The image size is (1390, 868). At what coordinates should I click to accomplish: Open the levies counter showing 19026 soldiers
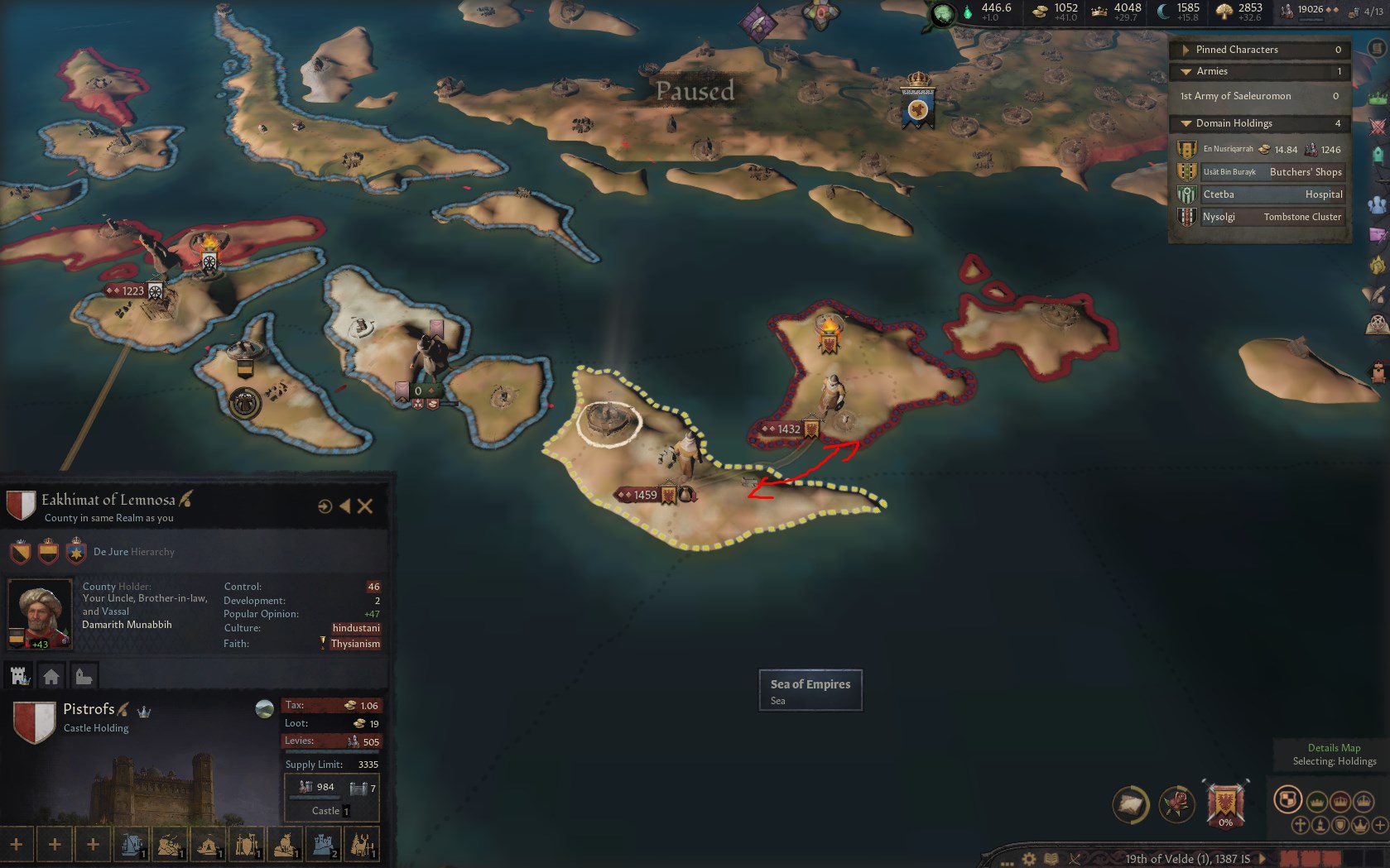[x=1308, y=11]
